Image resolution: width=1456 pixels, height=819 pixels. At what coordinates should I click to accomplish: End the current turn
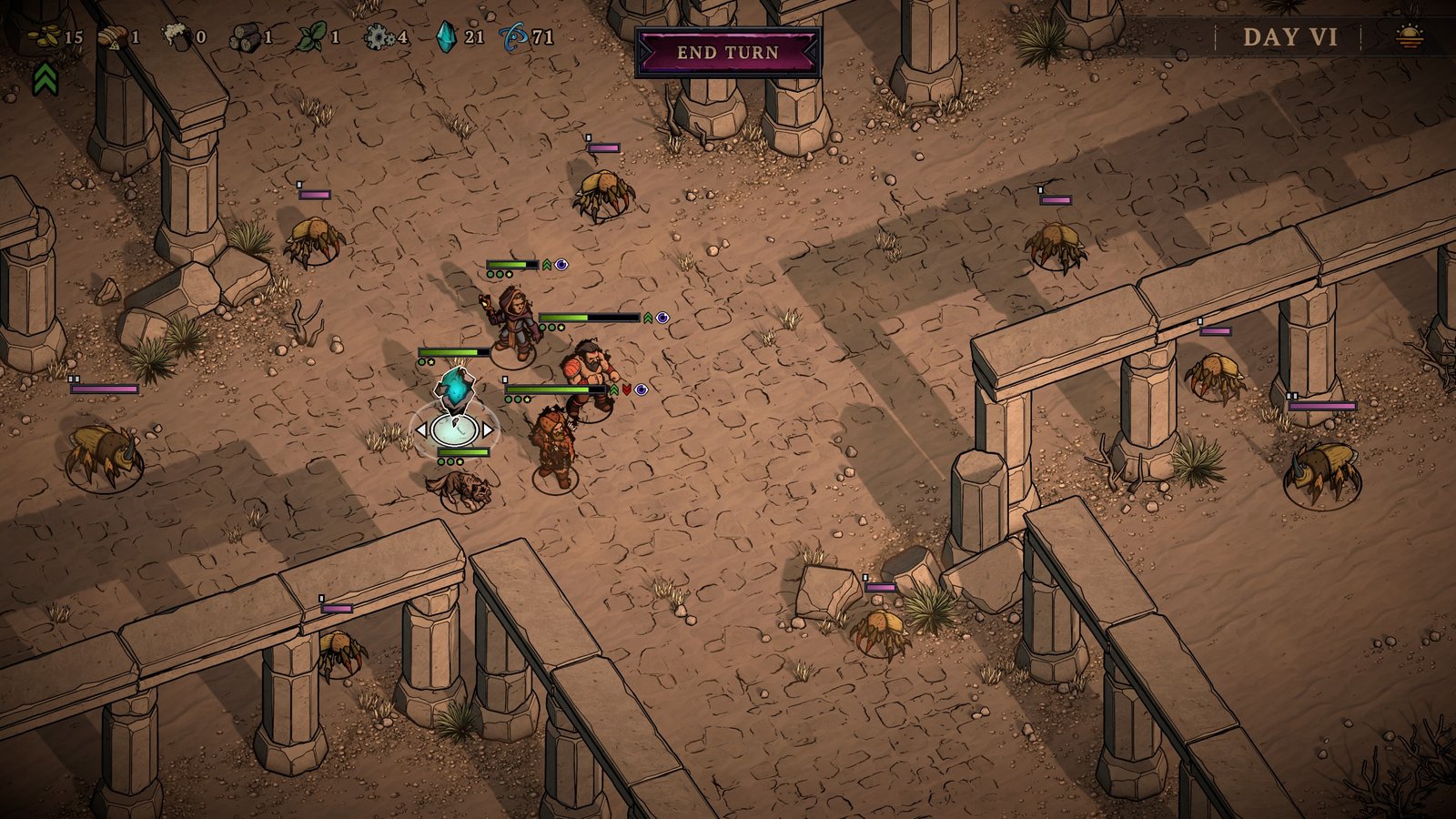(x=728, y=53)
